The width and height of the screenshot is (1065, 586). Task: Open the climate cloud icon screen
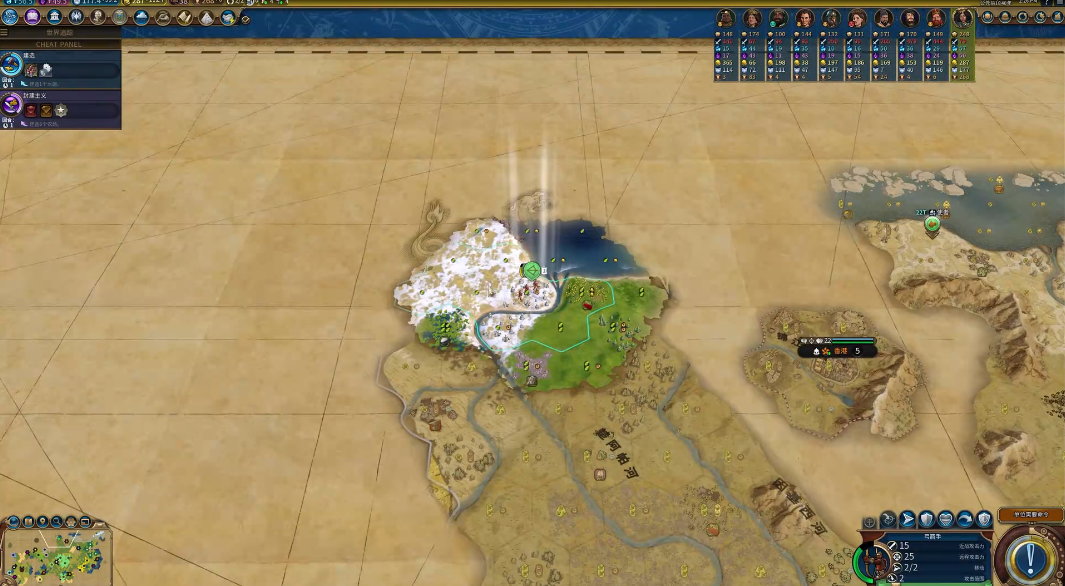click(142, 17)
